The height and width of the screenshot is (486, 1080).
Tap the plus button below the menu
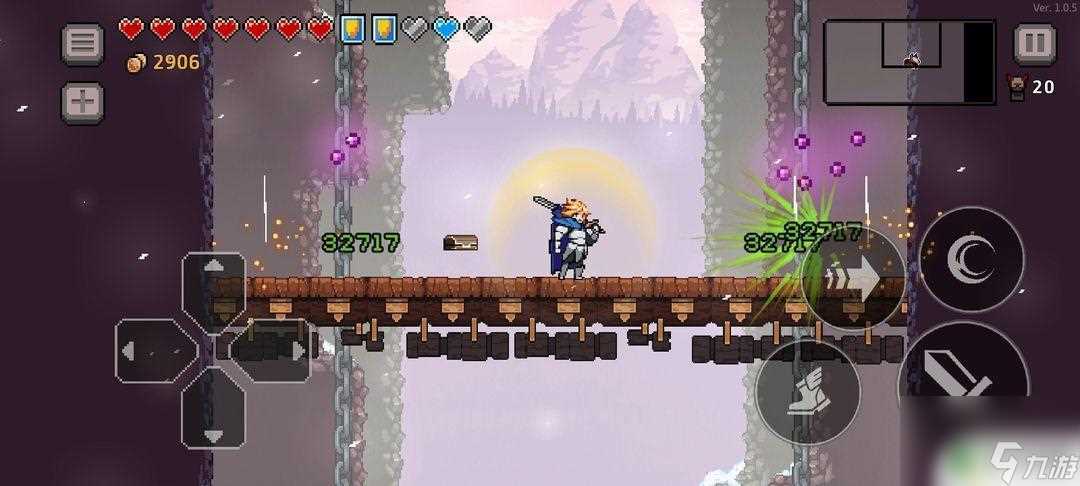coord(83,101)
